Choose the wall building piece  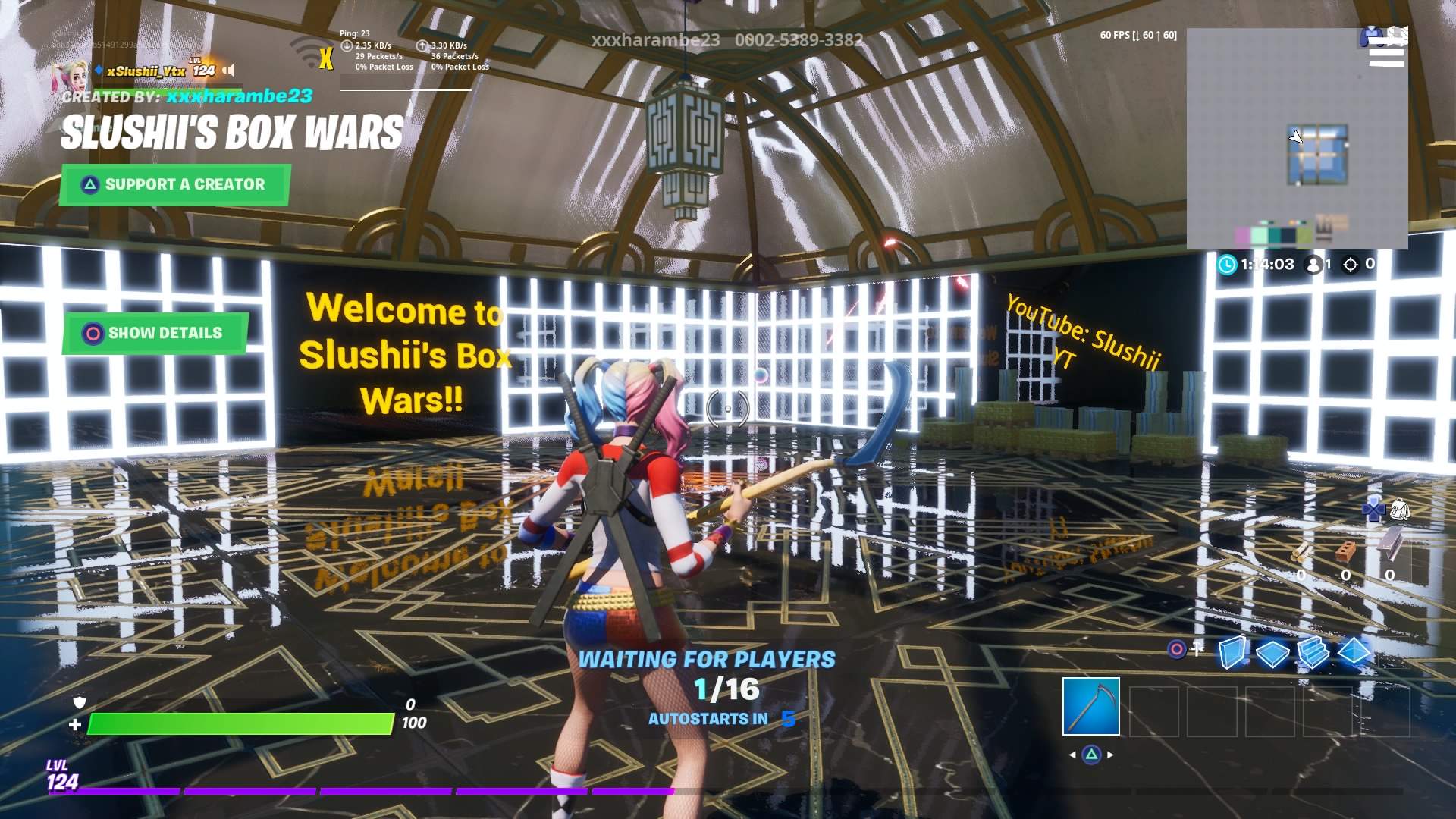(x=1232, y=652)
